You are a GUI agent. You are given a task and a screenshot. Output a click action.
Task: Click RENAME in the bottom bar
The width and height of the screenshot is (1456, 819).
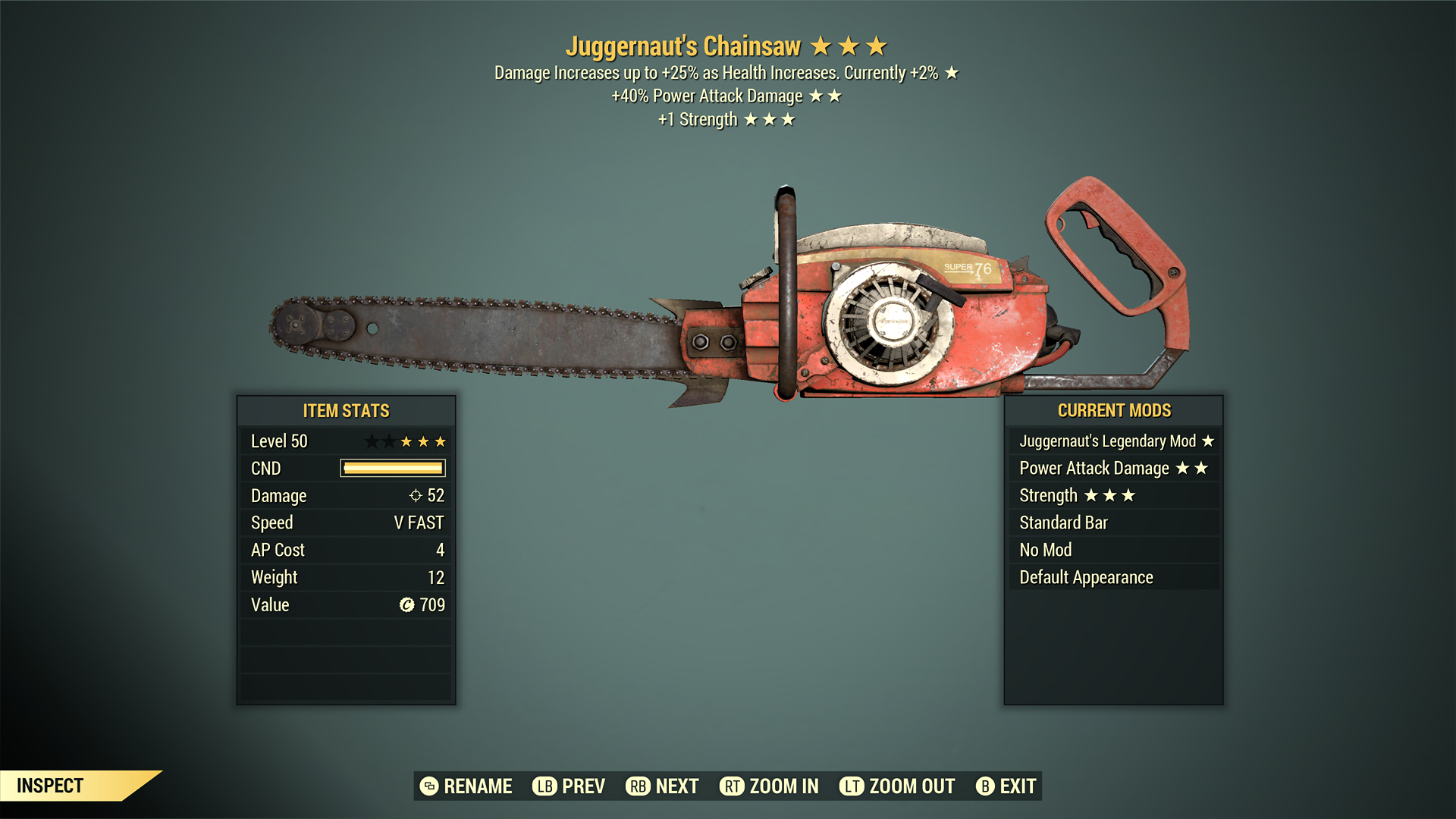479,786
